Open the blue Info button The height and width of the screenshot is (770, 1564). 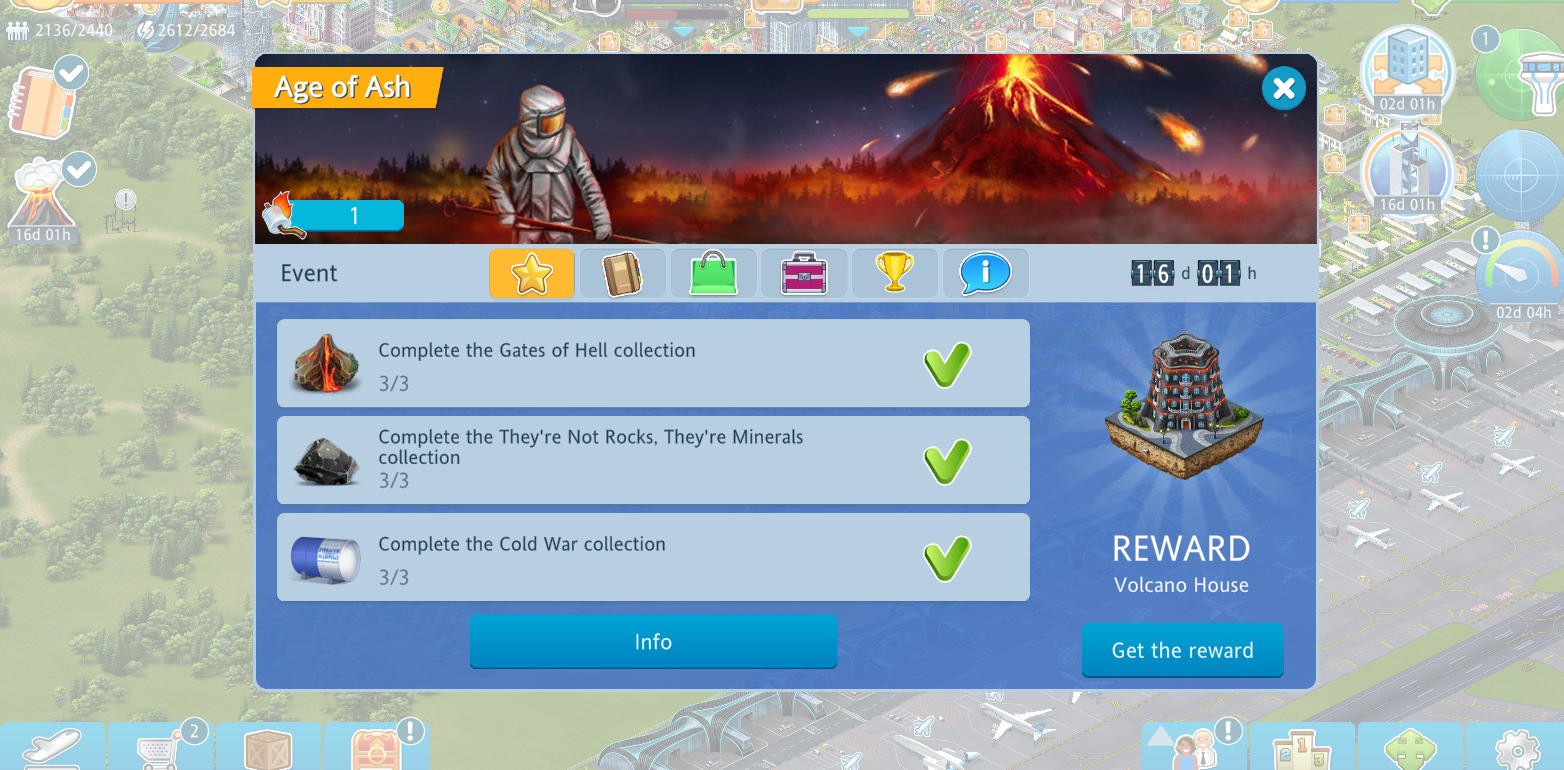(x=653, y=642)
